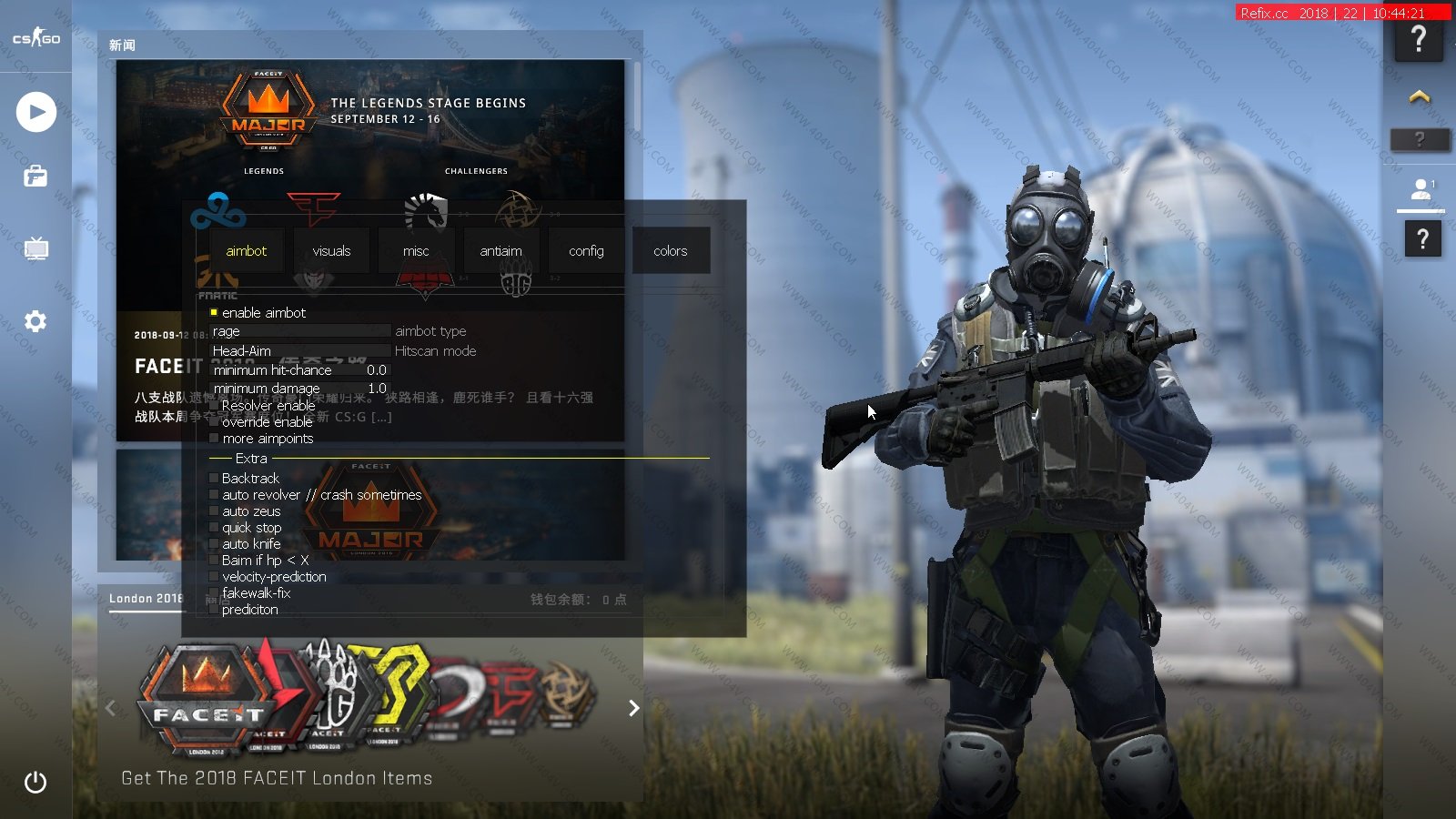Screen dimensions: 1456x819
Task: Click the Play button in the sidebar
Action: tap(35, 112)
